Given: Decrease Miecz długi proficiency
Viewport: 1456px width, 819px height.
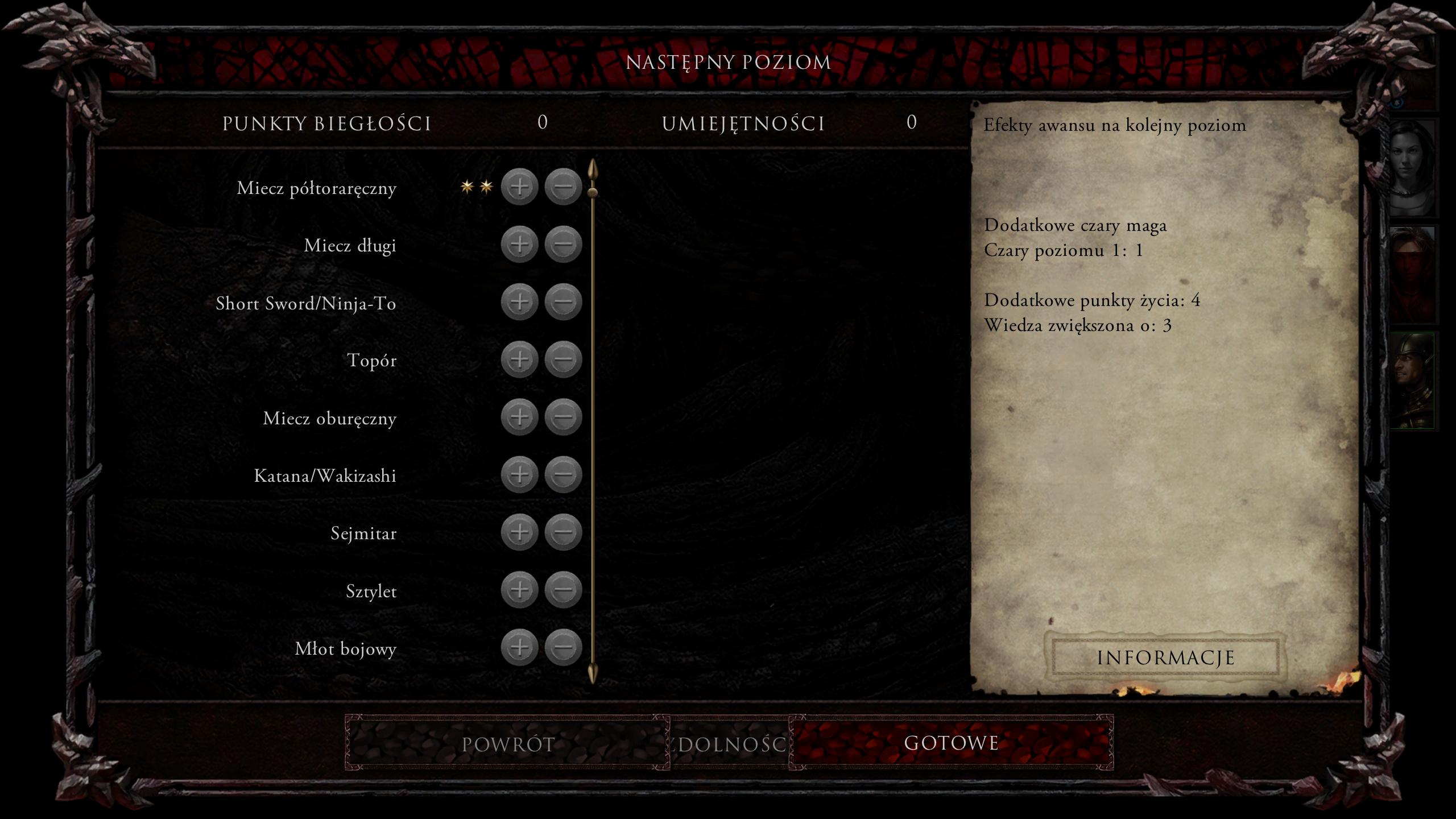Looking at the screenshot, I should click(563, 245).
